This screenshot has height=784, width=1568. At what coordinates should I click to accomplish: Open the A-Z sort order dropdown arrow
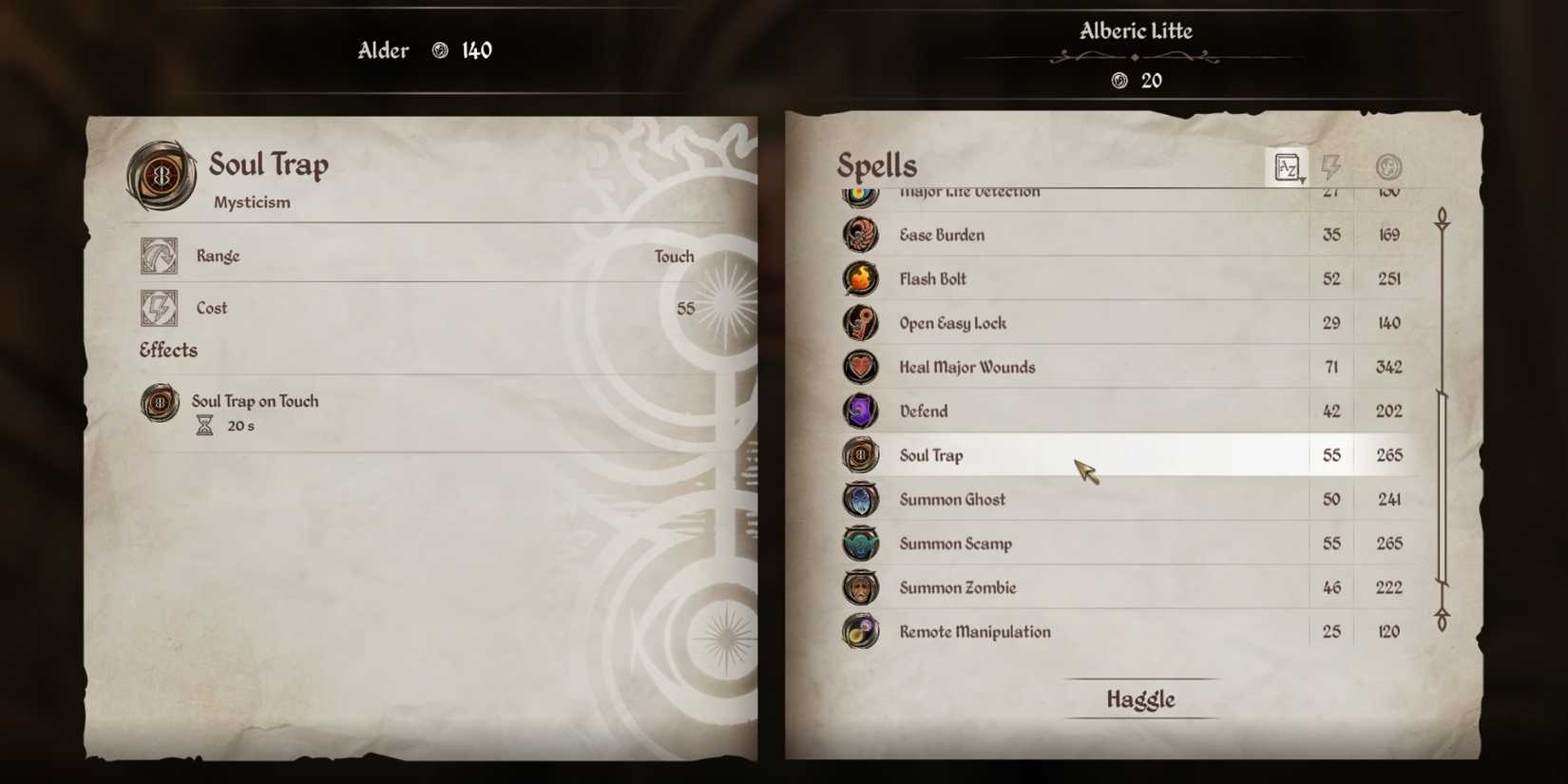pos(1301,177)
